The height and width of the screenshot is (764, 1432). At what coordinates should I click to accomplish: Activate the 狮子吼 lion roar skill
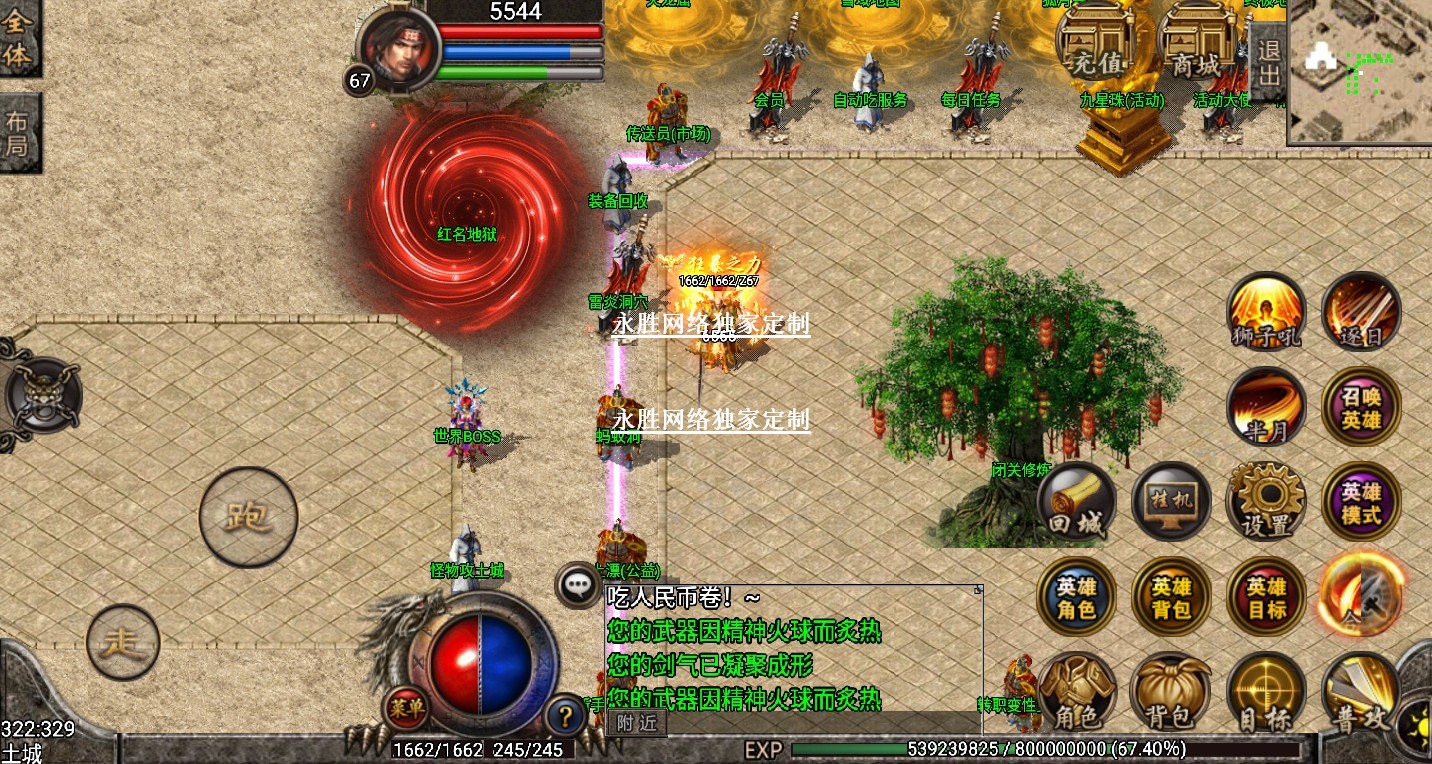click(x=1266, y=312)
